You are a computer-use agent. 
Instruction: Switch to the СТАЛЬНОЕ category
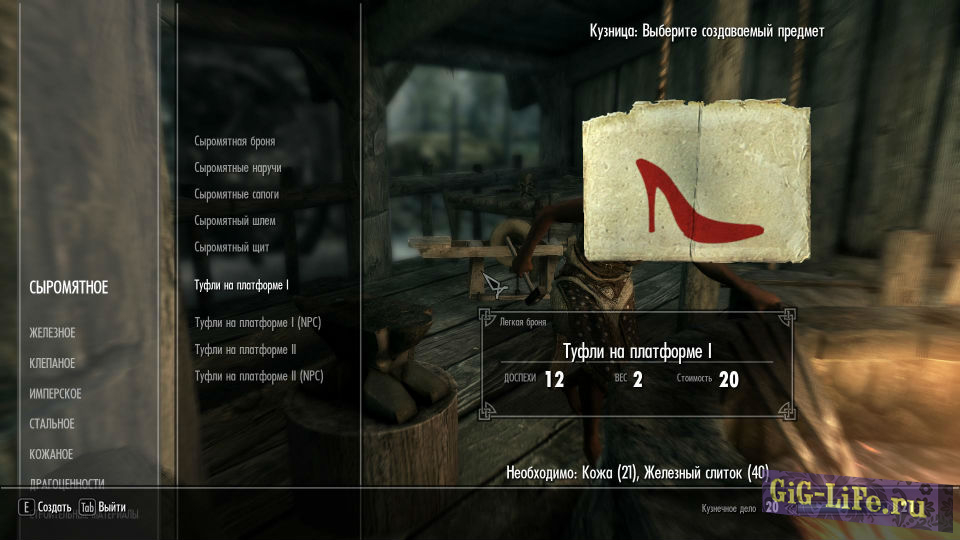point(52,424)
